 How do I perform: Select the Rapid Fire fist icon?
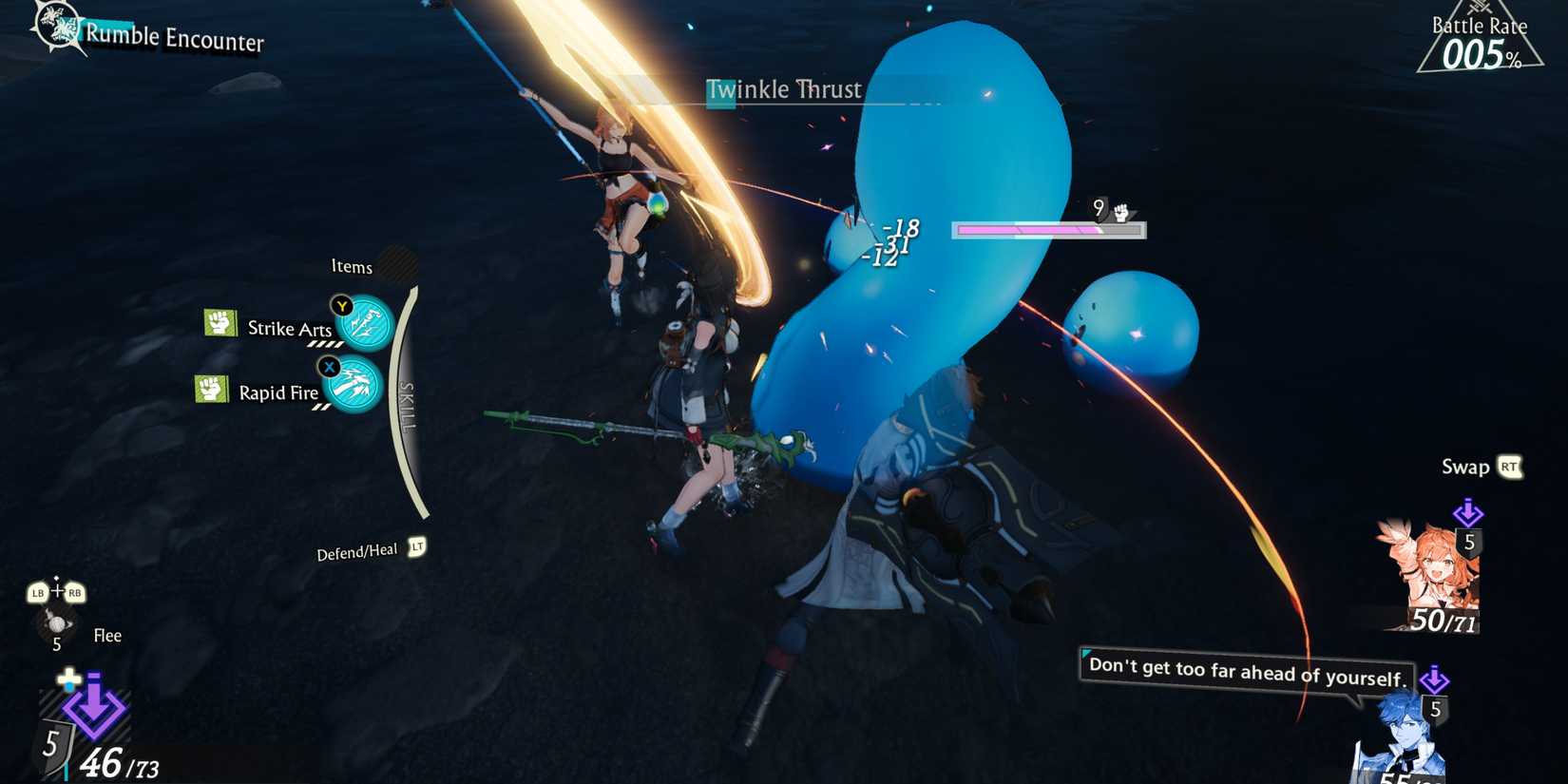[x=213, y=389]
